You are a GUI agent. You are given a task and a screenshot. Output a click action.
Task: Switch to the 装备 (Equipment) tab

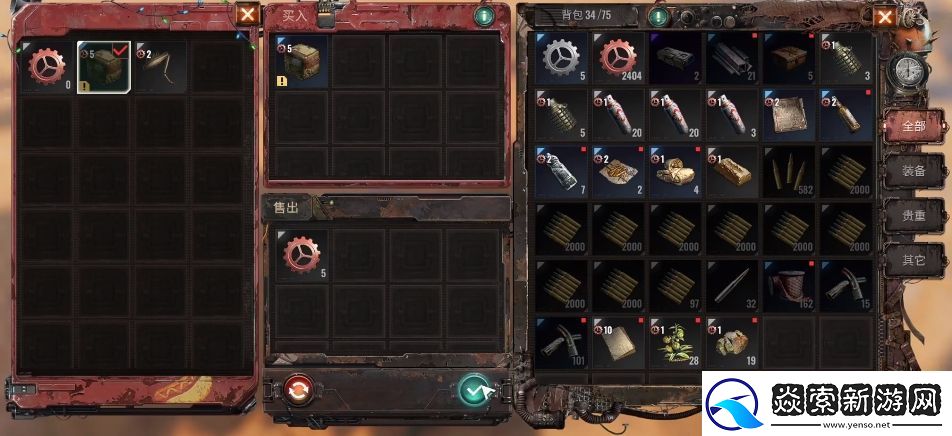(913, 171)
